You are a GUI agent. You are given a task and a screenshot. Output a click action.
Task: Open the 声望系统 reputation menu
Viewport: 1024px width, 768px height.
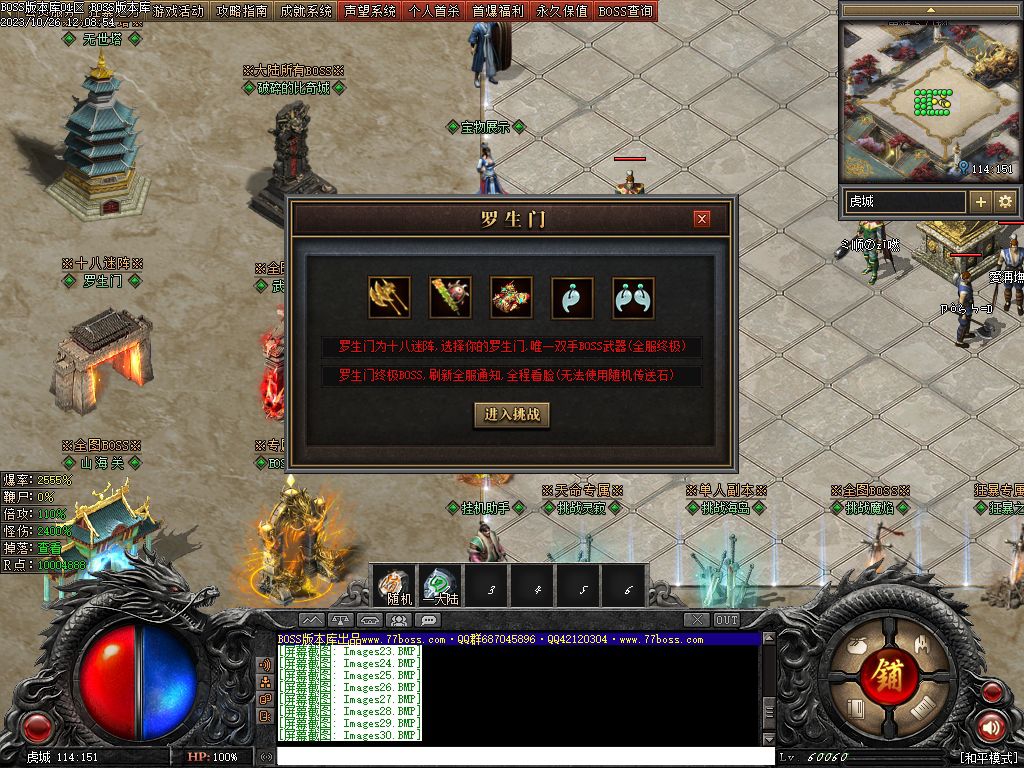369,11
